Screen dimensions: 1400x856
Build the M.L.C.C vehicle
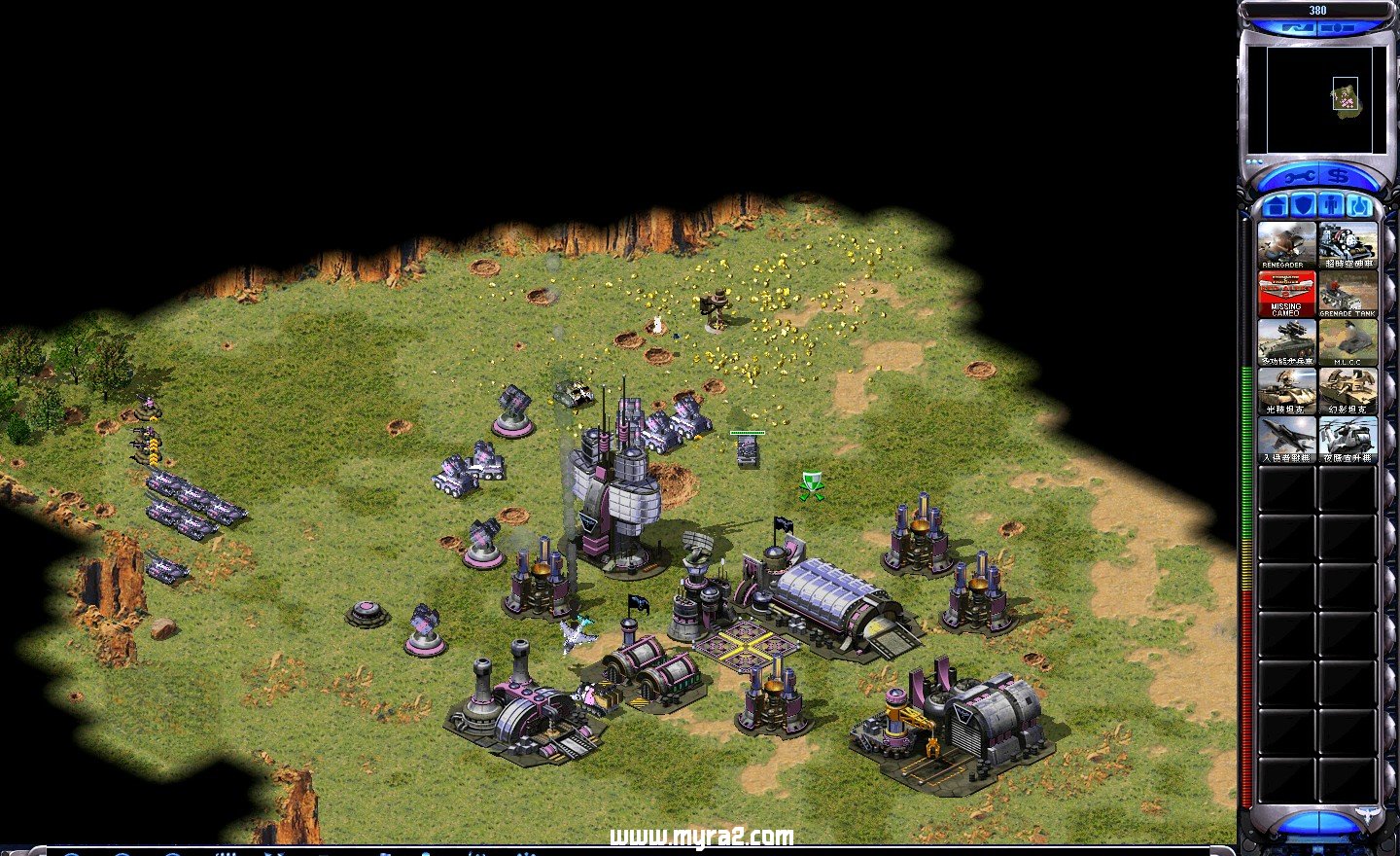(x=1347, y=341)
